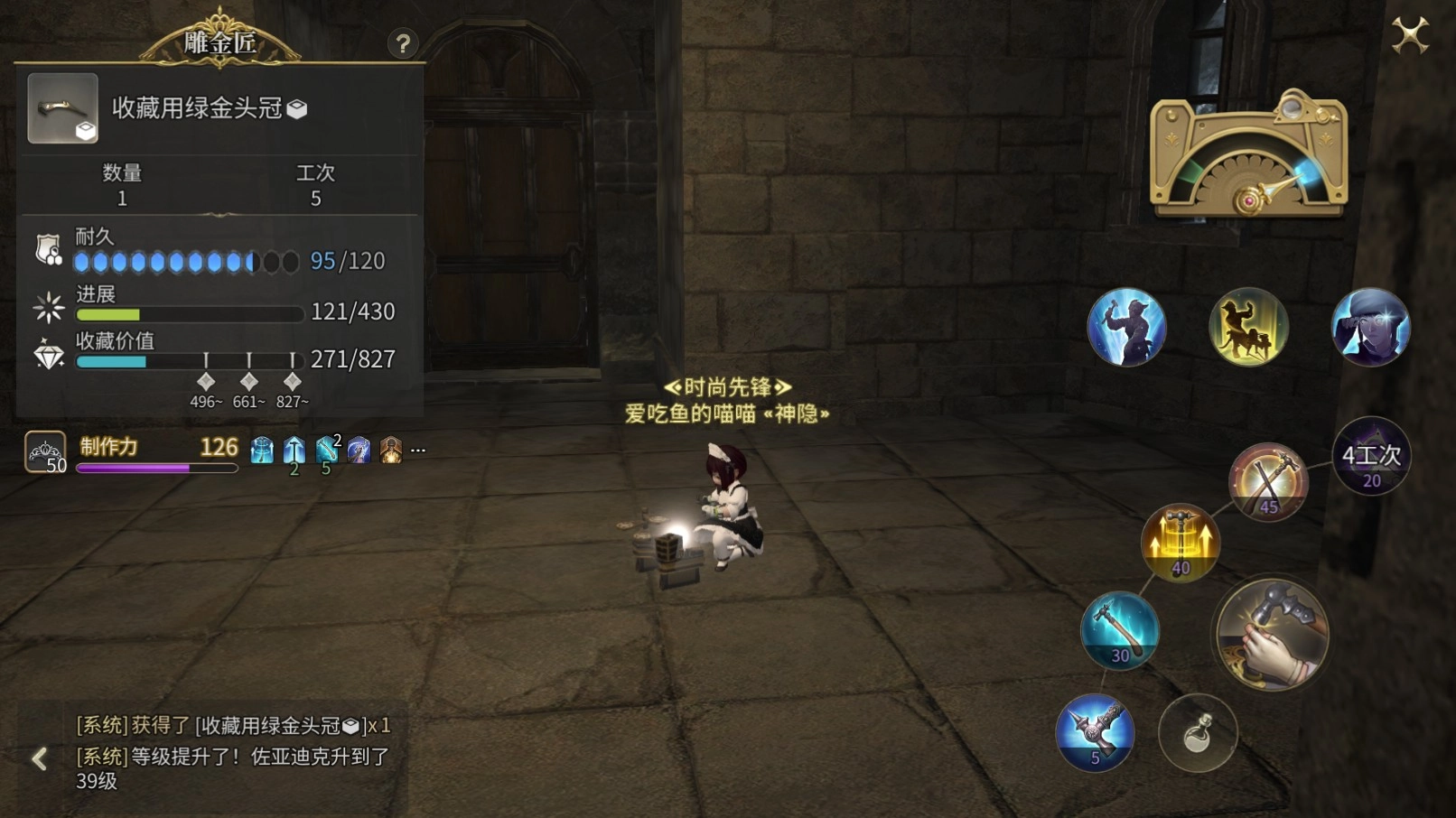The width and height of the screenshot is (1456, 818).
Task: Open the system chat message log
Action: pos(233,752)
